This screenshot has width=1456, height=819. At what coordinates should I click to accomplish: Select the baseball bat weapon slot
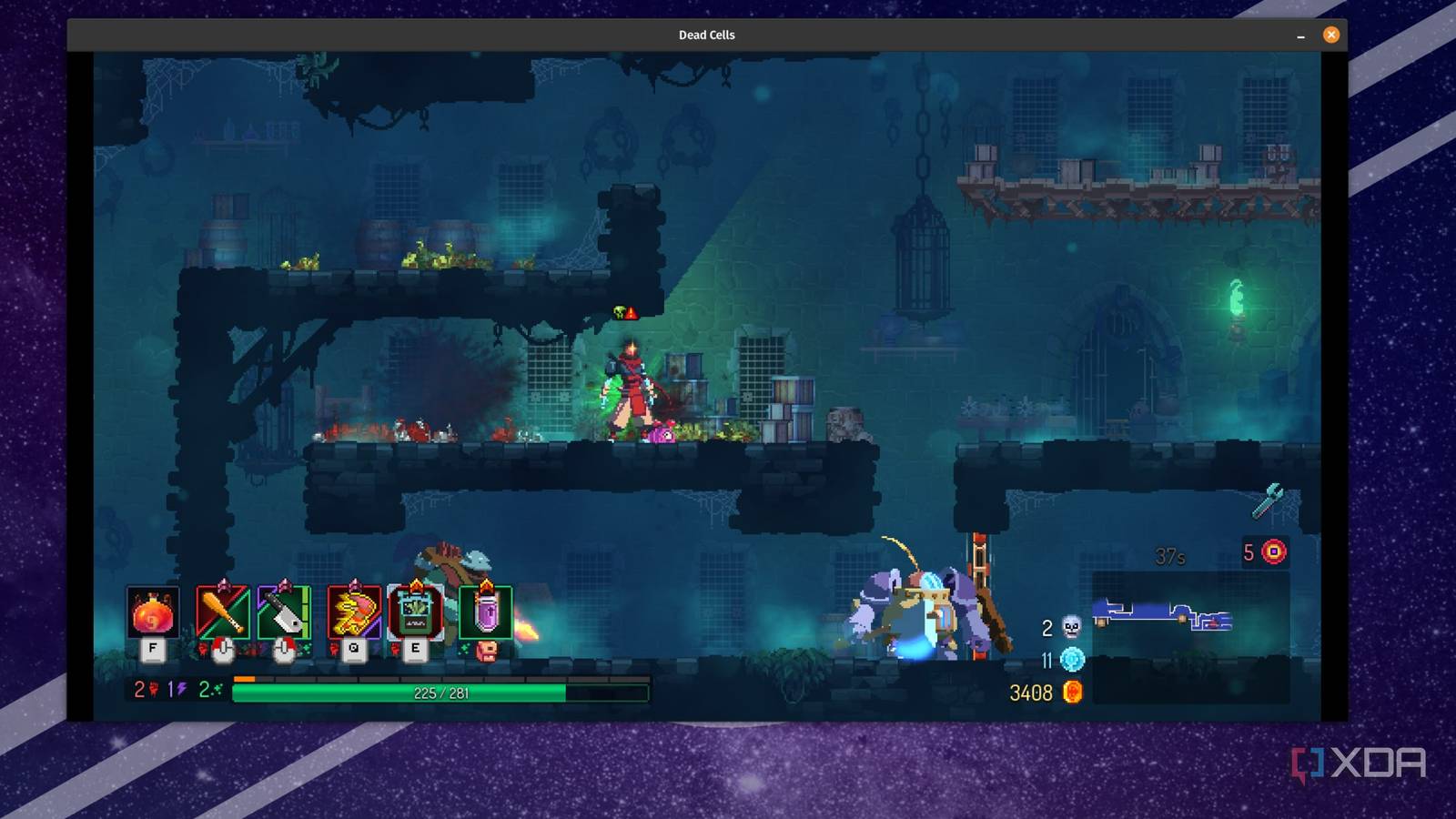(222, 612)
